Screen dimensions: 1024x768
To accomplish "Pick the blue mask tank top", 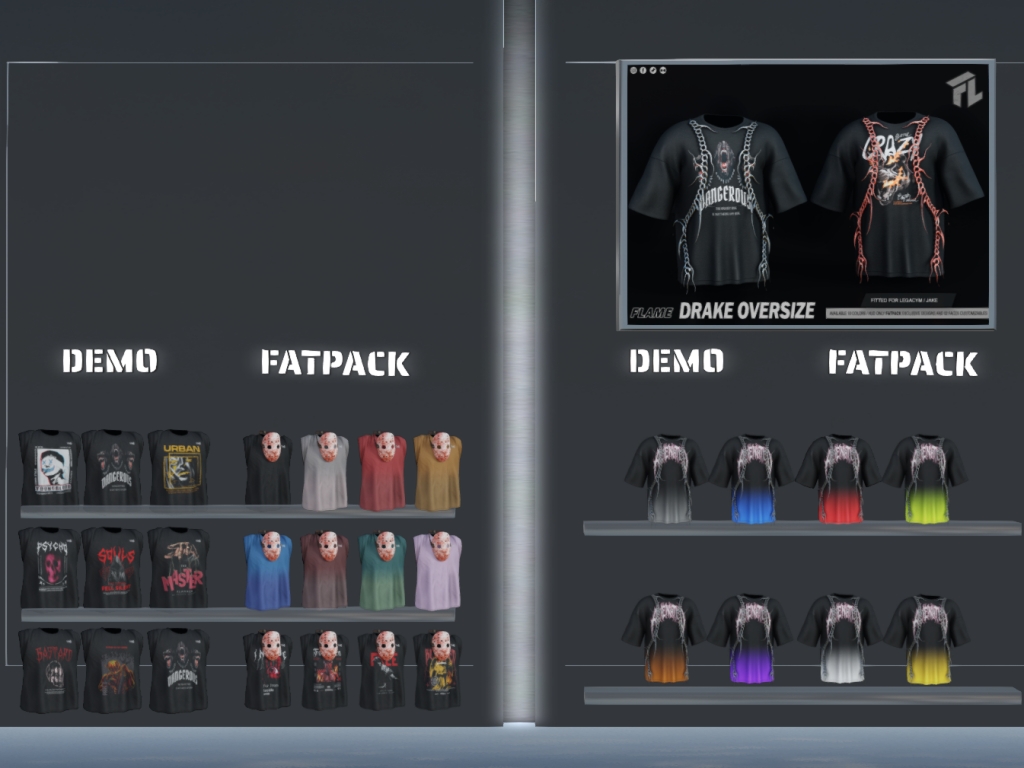I will tap(268, 571).
